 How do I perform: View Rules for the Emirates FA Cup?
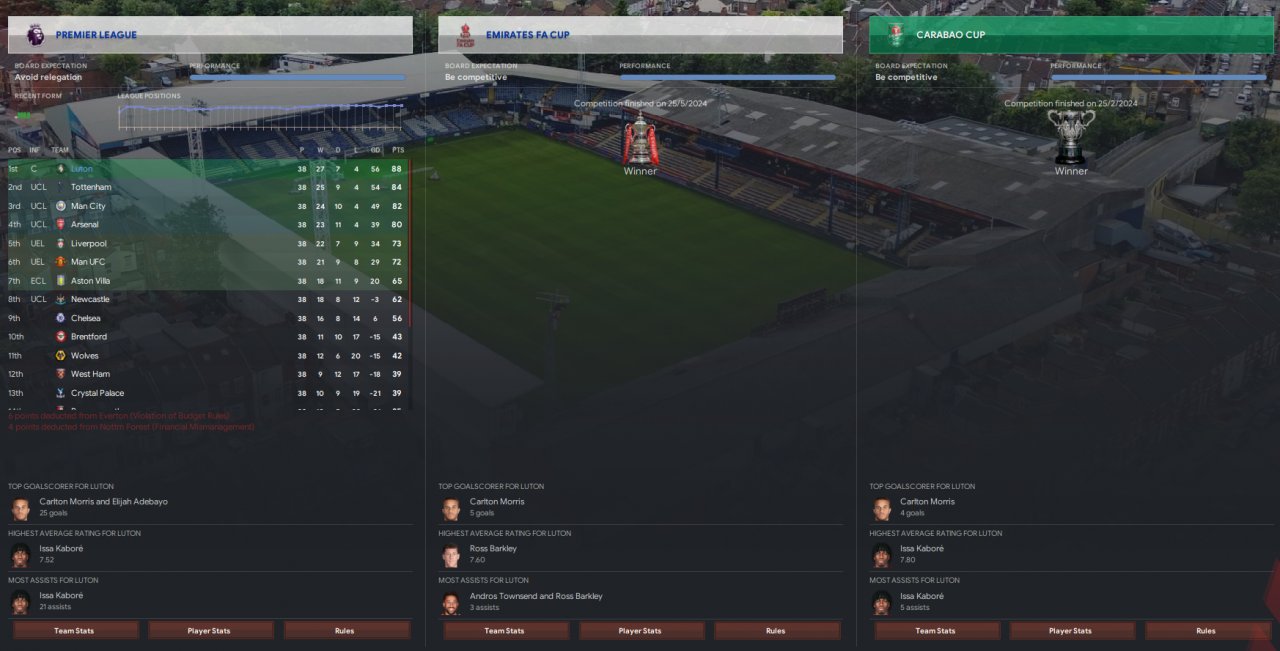[x=776, y=631]
